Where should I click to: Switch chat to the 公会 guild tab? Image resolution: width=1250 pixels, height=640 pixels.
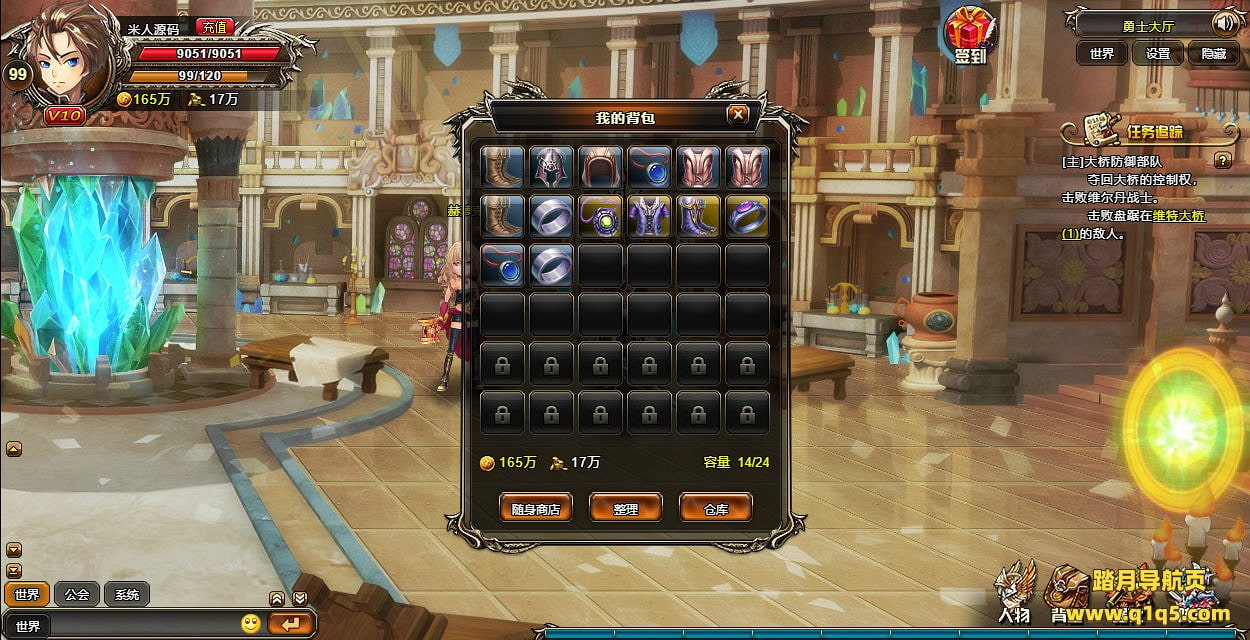(x=77, y=594)
